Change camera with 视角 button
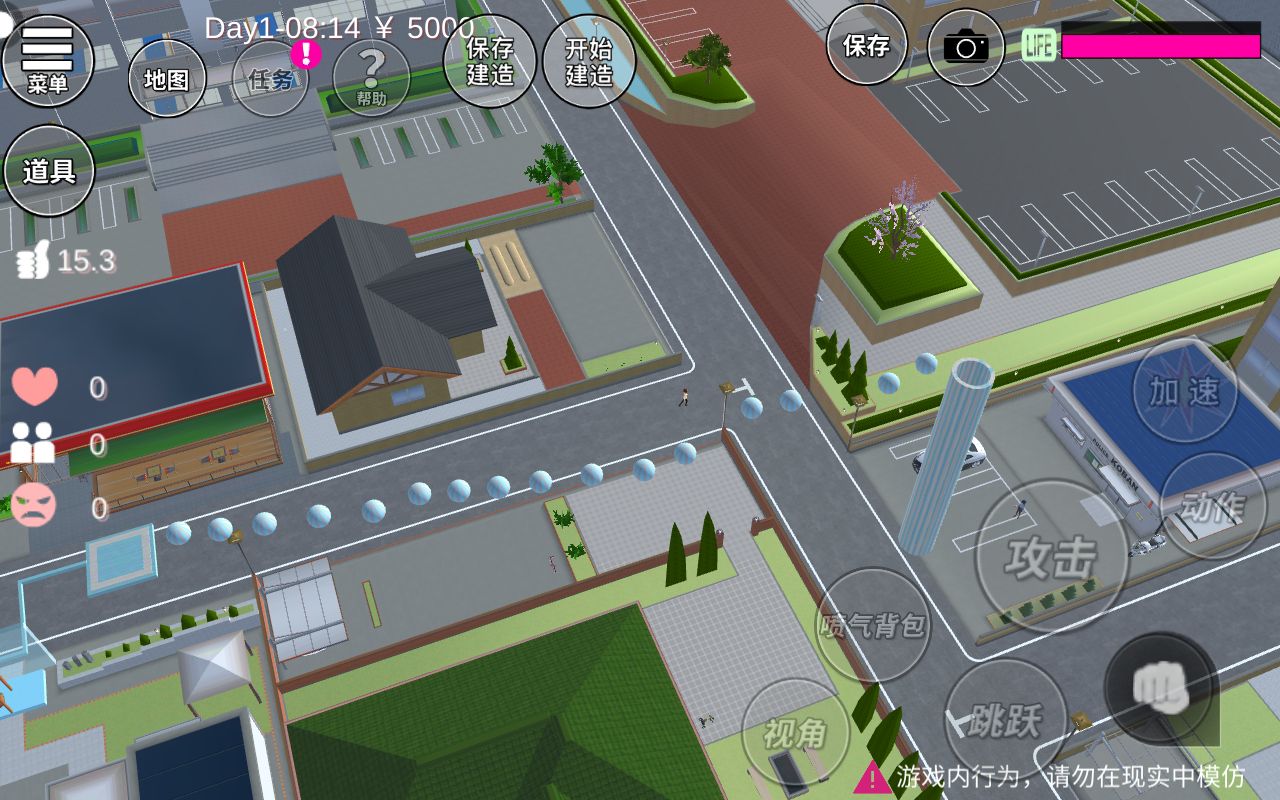This screenshot has height=800, width=1280. 796,733
